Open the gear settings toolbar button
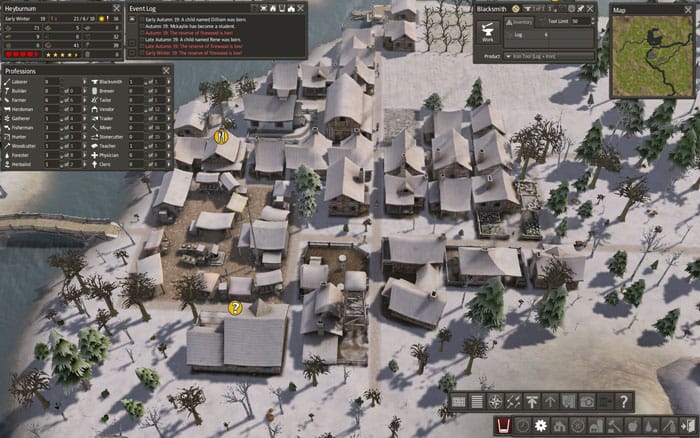700x438 pixels. point(540,427)
